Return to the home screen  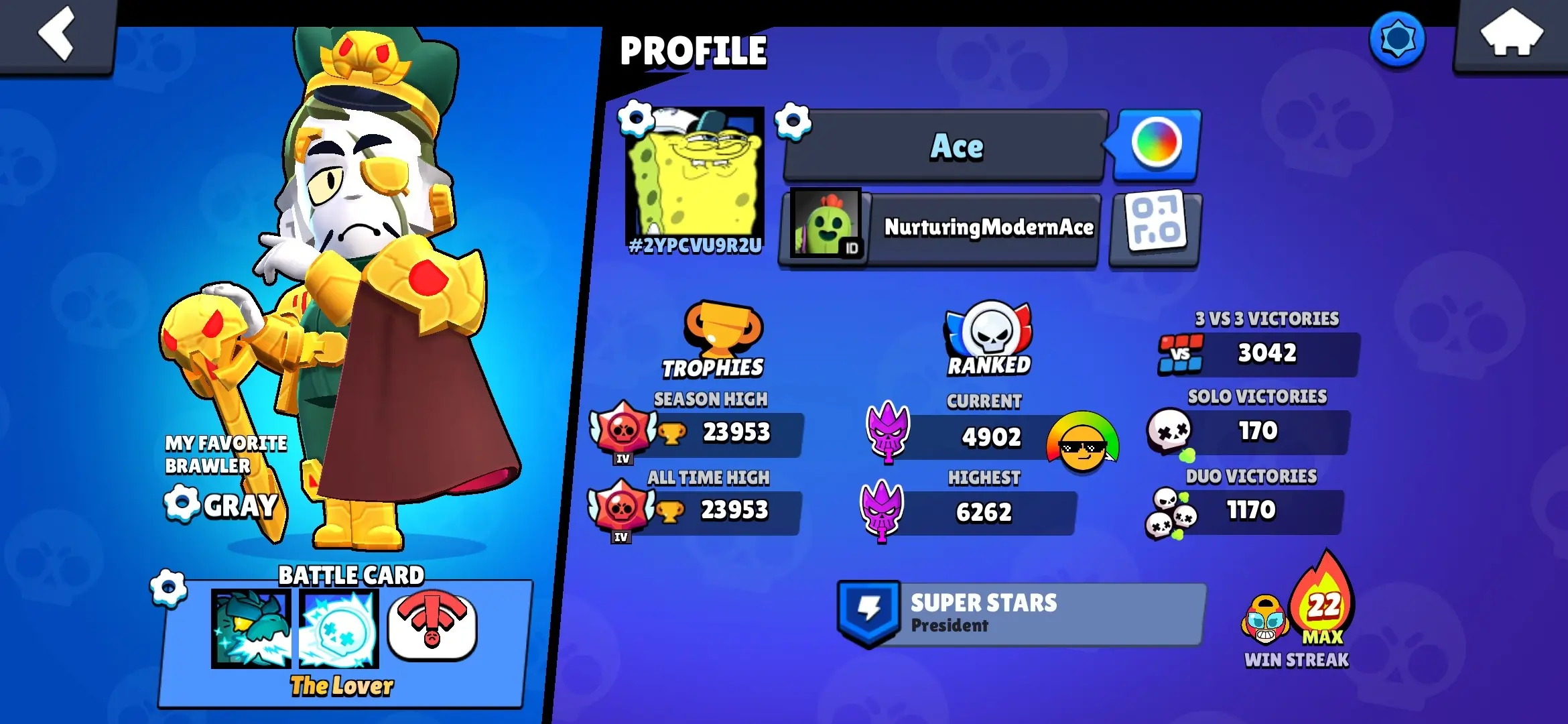click(x=1511, y=35)
